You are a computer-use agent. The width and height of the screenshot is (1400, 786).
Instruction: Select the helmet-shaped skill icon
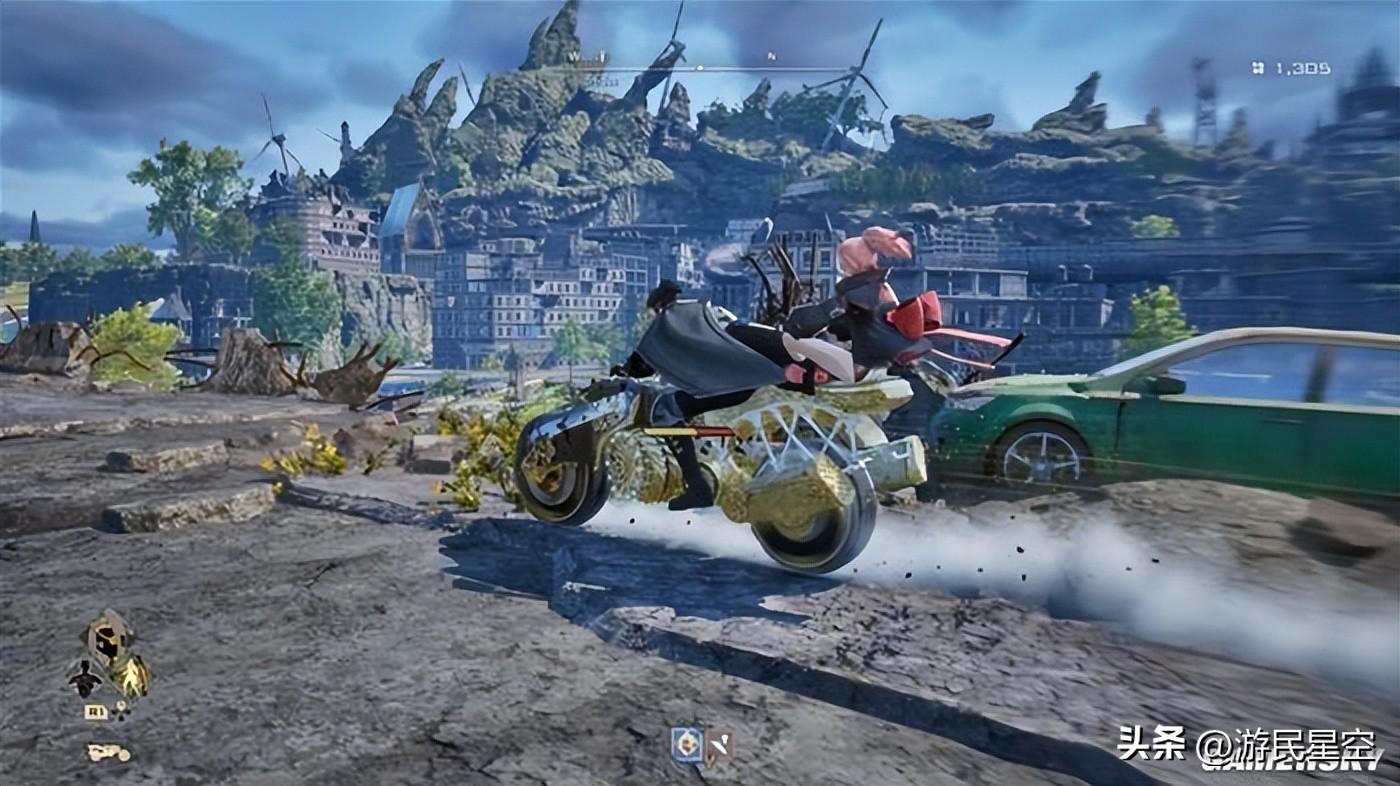(108, 636)
